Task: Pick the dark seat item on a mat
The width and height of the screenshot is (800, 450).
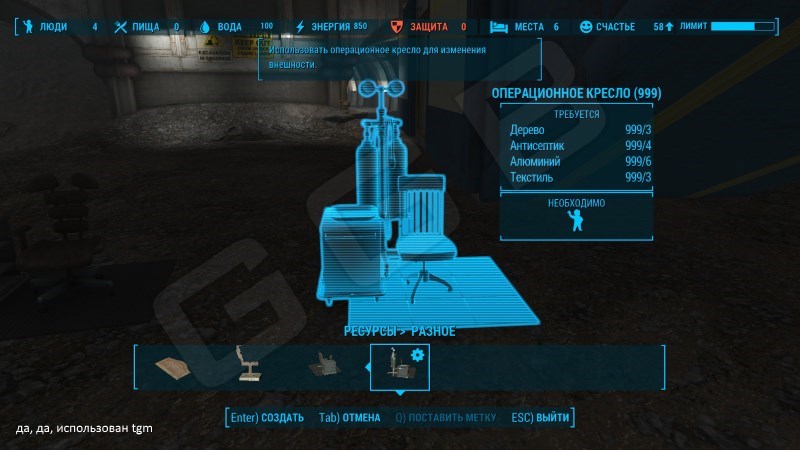Action: pos(325,368)
